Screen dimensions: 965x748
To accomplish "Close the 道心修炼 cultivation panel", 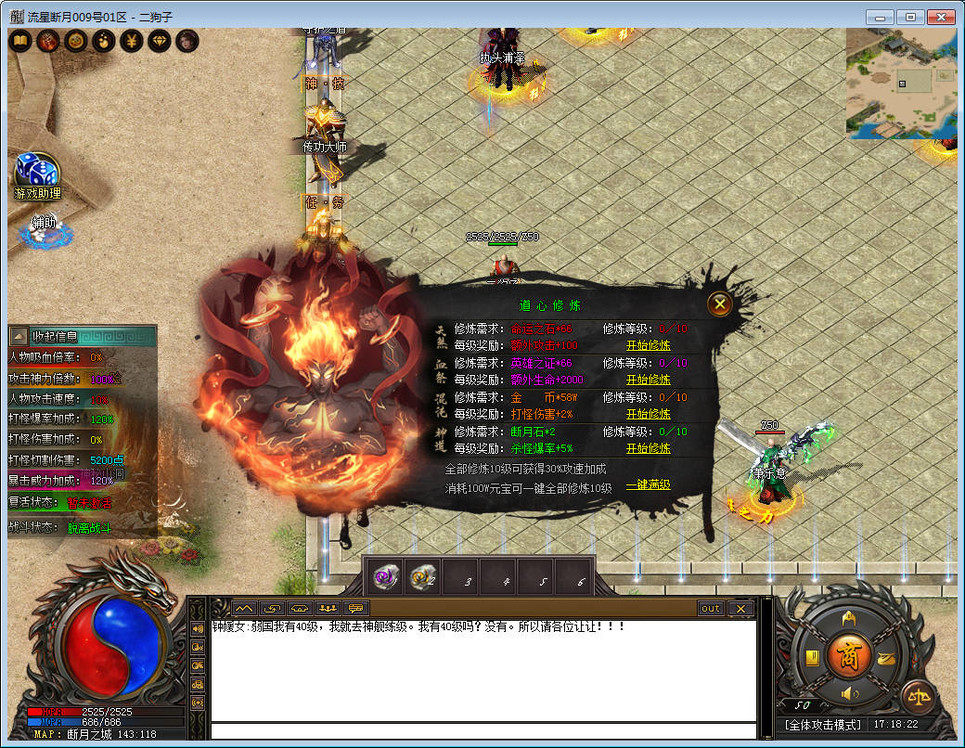I will point(719,304).
